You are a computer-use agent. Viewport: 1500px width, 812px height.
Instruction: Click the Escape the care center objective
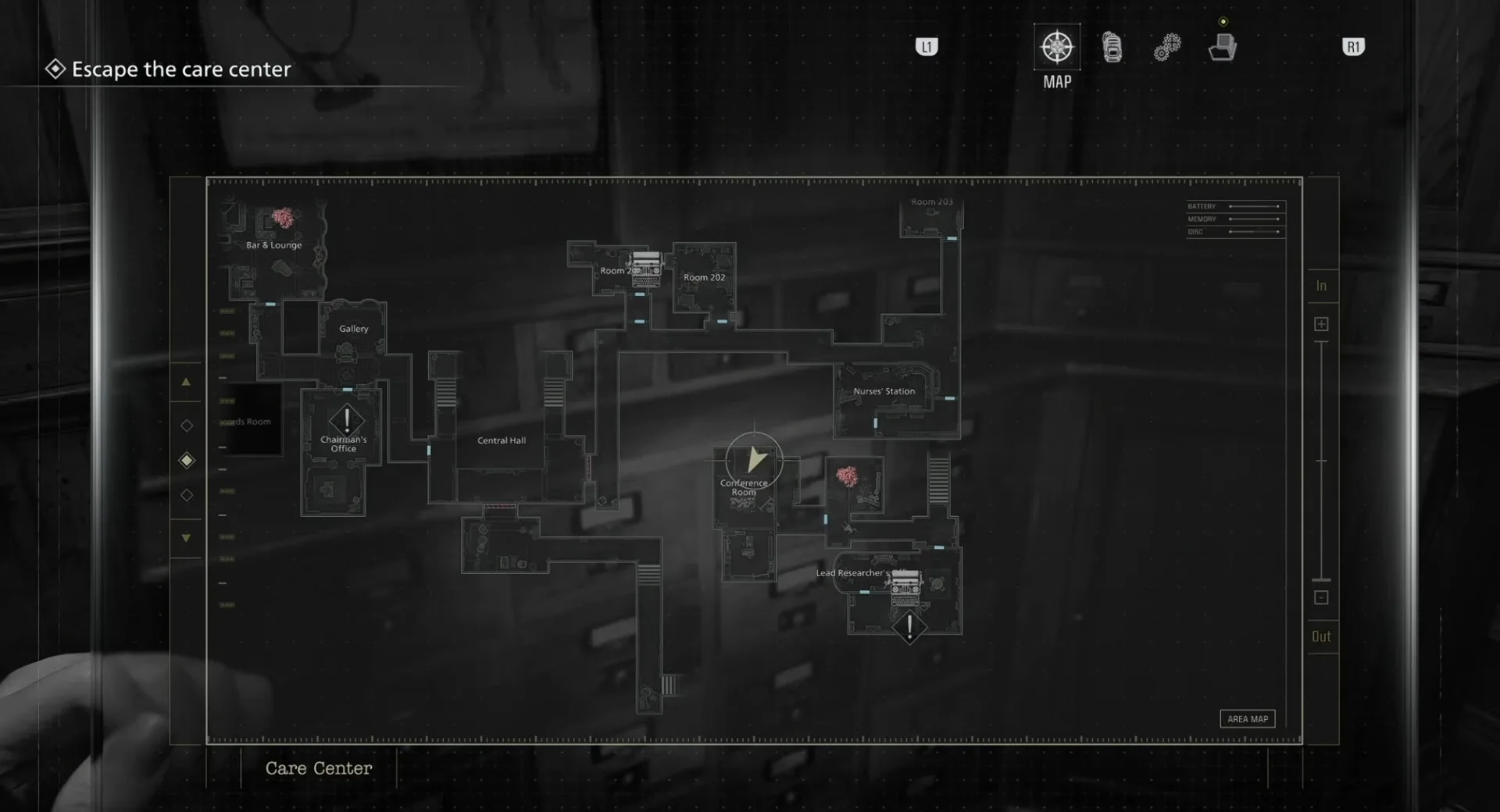[181, 69]
